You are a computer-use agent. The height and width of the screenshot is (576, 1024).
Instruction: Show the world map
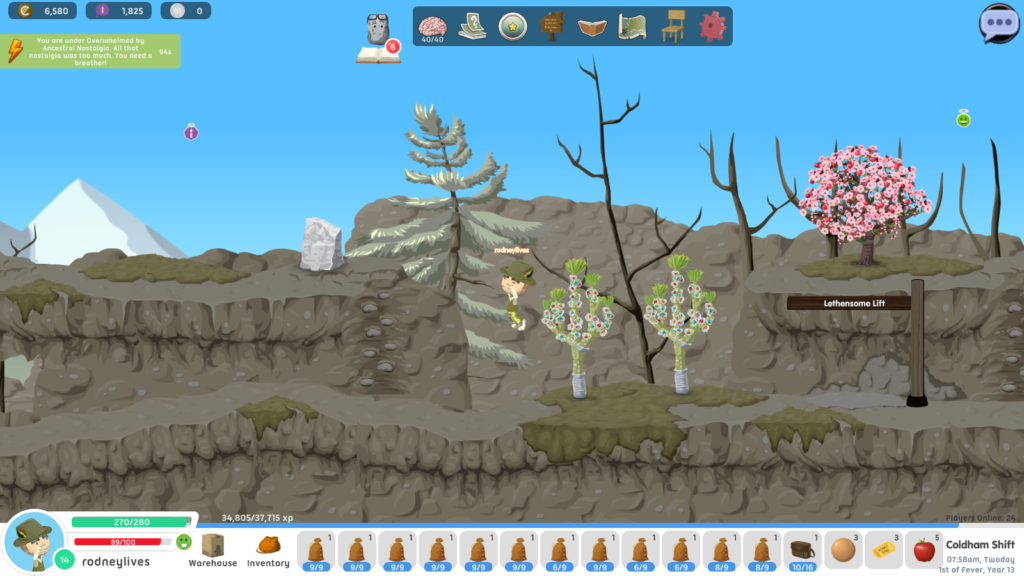tap(632, 27)
